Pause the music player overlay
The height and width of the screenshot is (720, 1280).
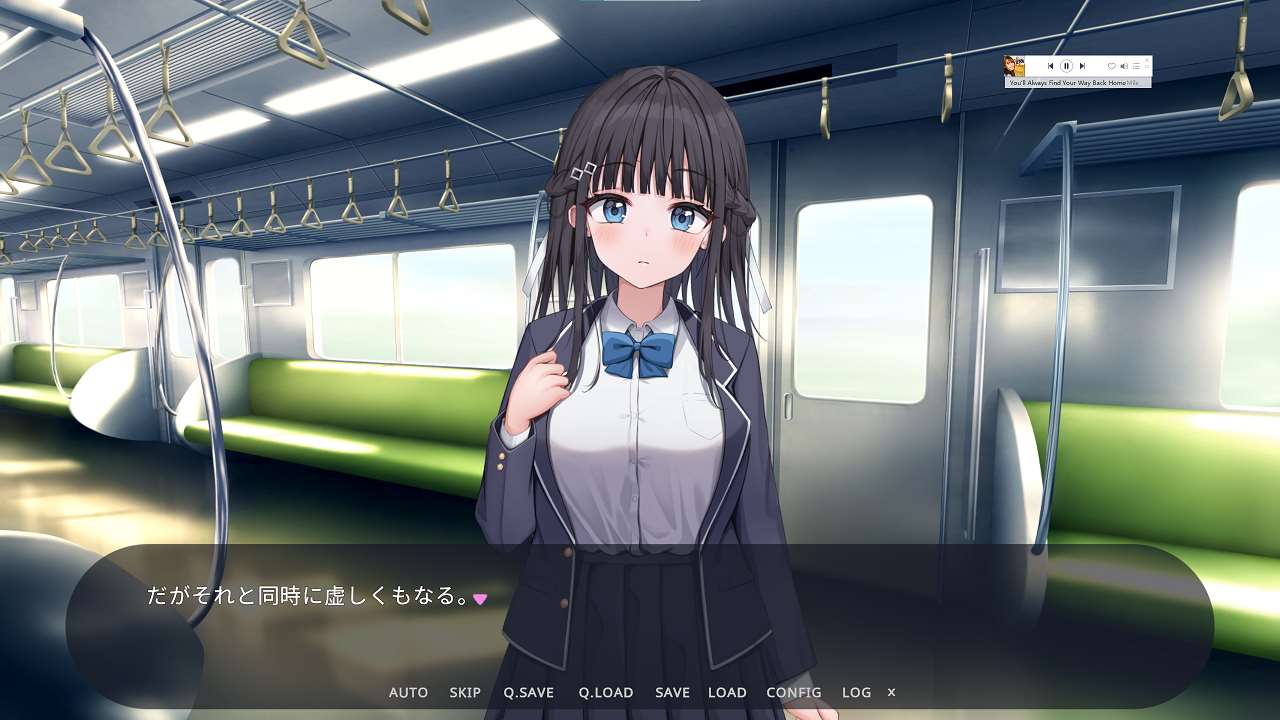click(x=1066, y=66)
